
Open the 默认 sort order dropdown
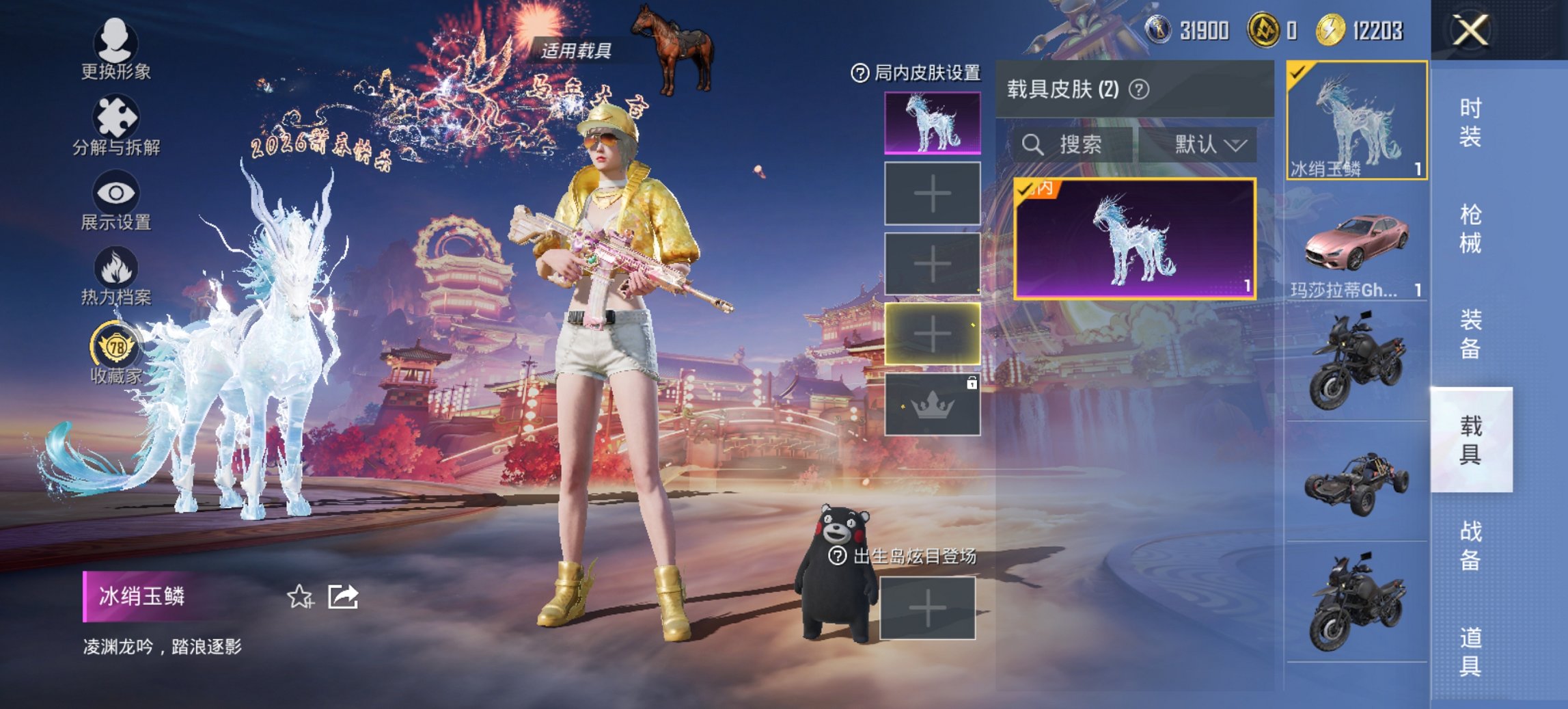[x=1209, y=145]
